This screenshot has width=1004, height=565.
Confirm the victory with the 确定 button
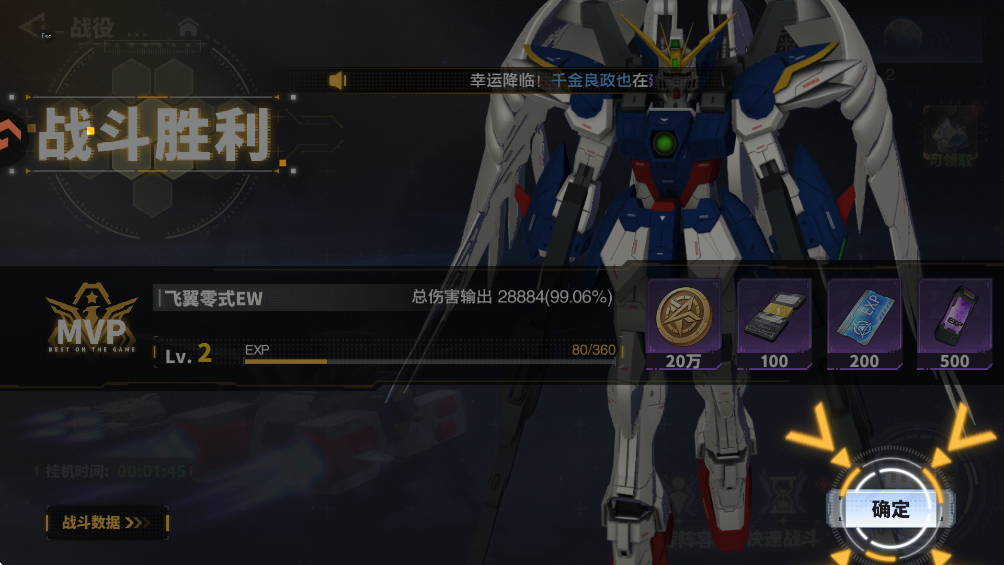coord(890,509)
